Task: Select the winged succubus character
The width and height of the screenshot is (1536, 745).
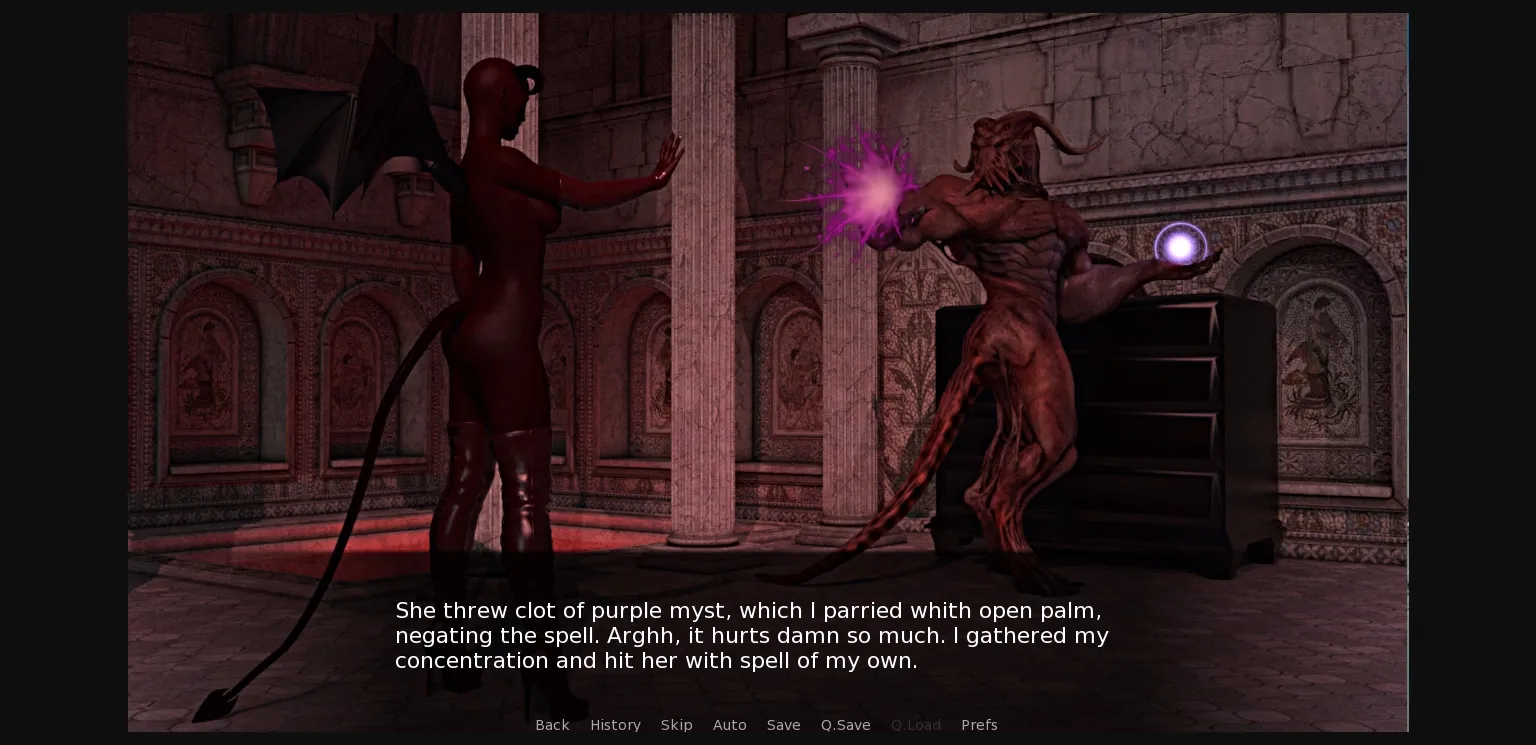Action: [500, 300]
